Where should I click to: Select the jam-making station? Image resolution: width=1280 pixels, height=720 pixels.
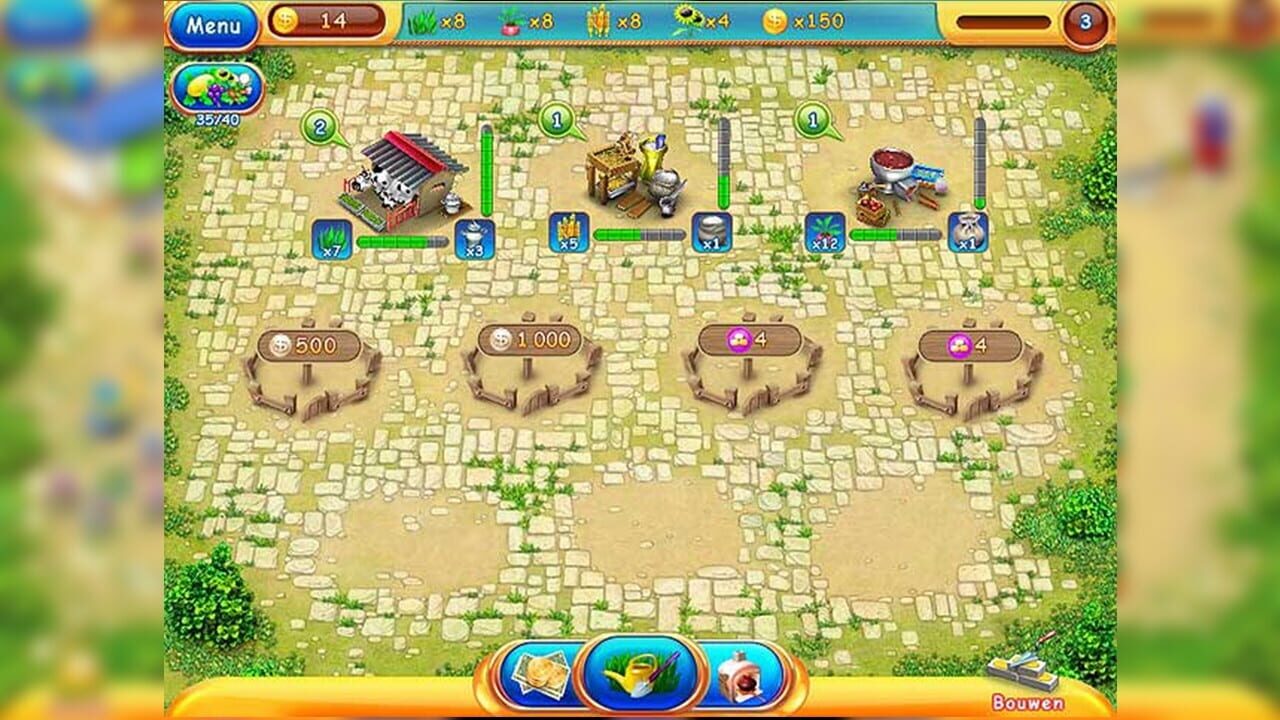click(895, 175)
